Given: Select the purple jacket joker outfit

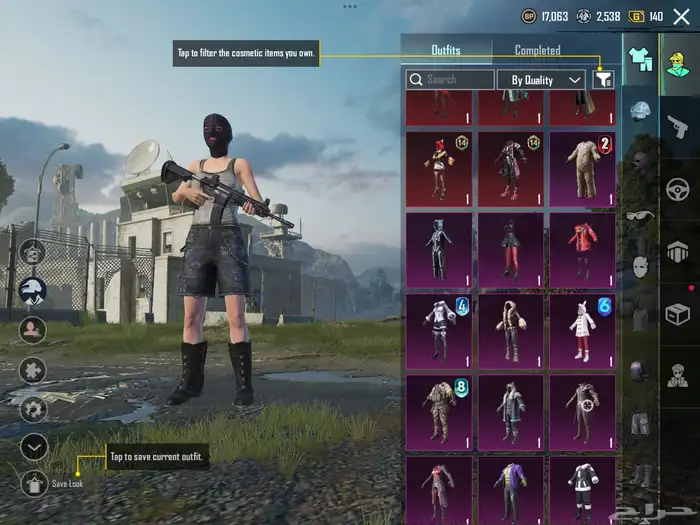Looking at the screenshot, I should [511, 490].
